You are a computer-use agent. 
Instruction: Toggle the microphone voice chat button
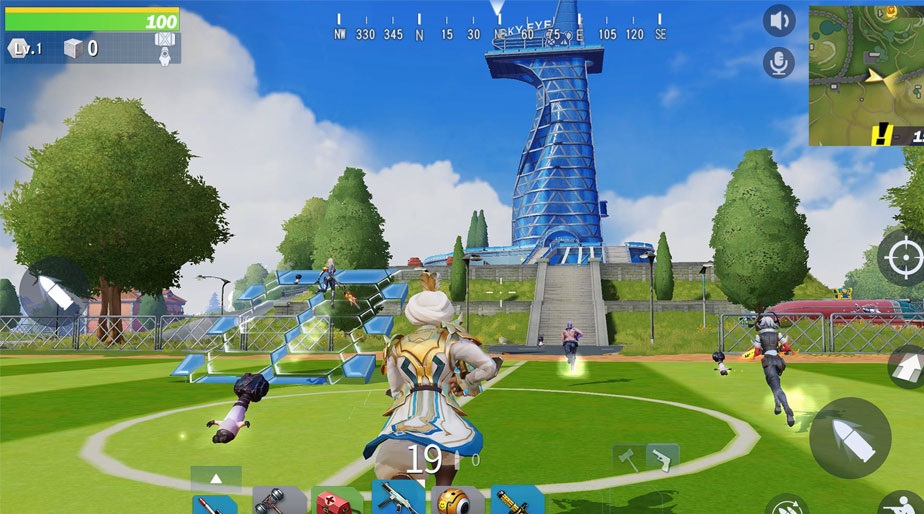[779, 62]
